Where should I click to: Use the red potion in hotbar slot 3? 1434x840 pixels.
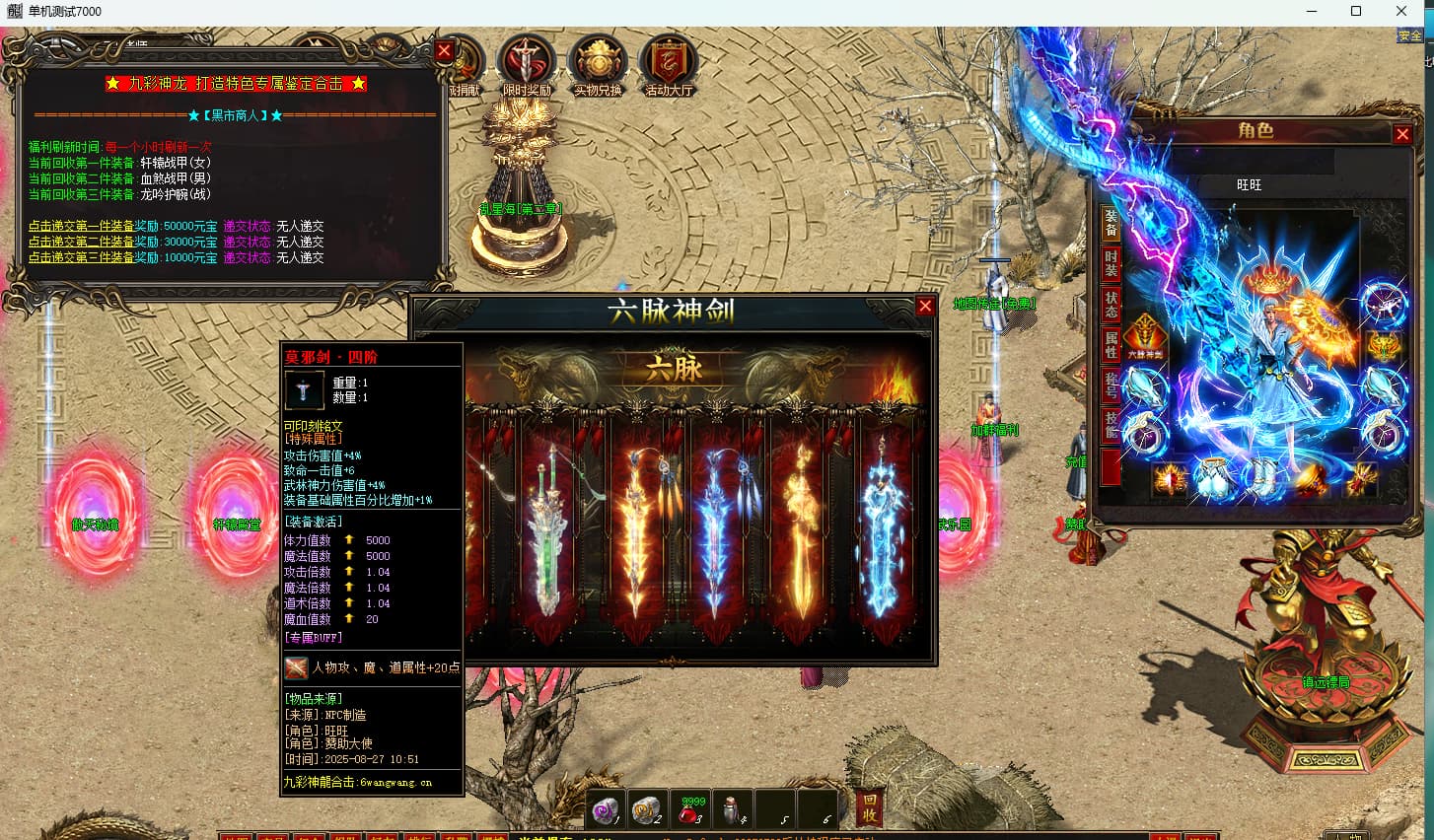(689, 809)
